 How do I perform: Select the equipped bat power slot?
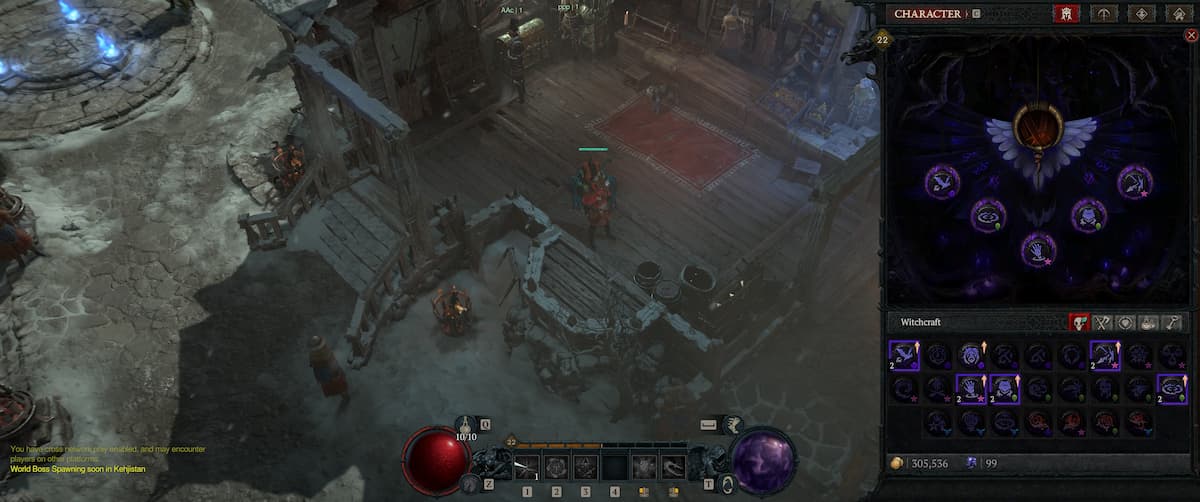pos(942,180)
